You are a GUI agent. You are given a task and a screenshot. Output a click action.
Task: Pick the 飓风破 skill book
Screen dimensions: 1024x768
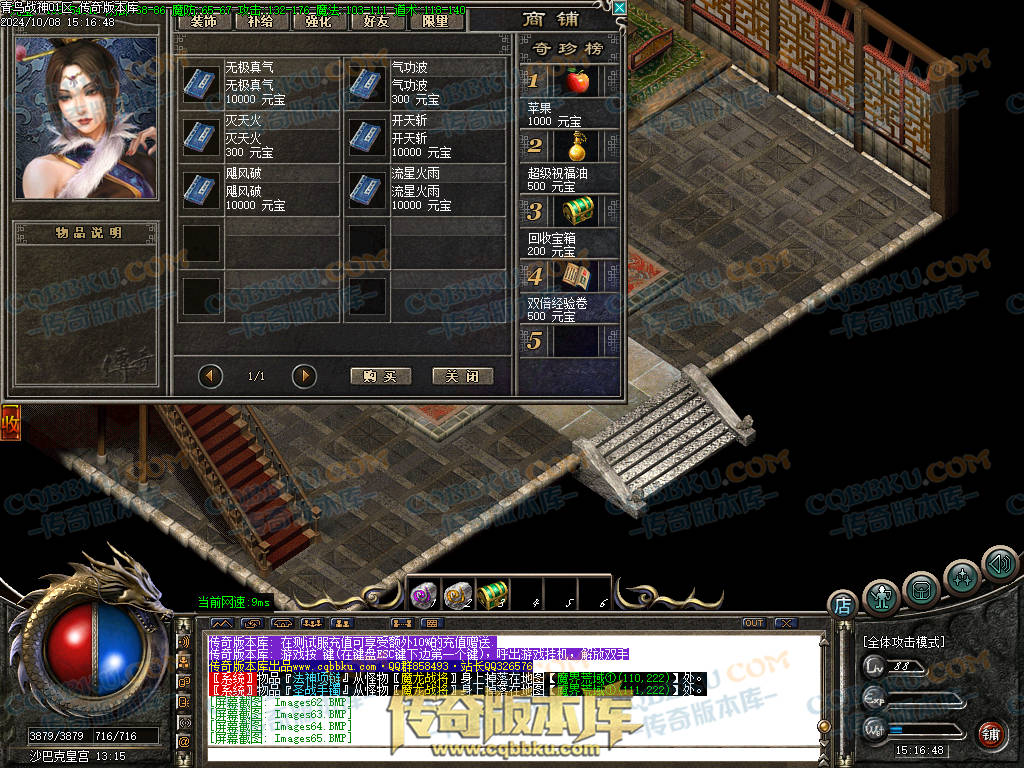(201, 189)
